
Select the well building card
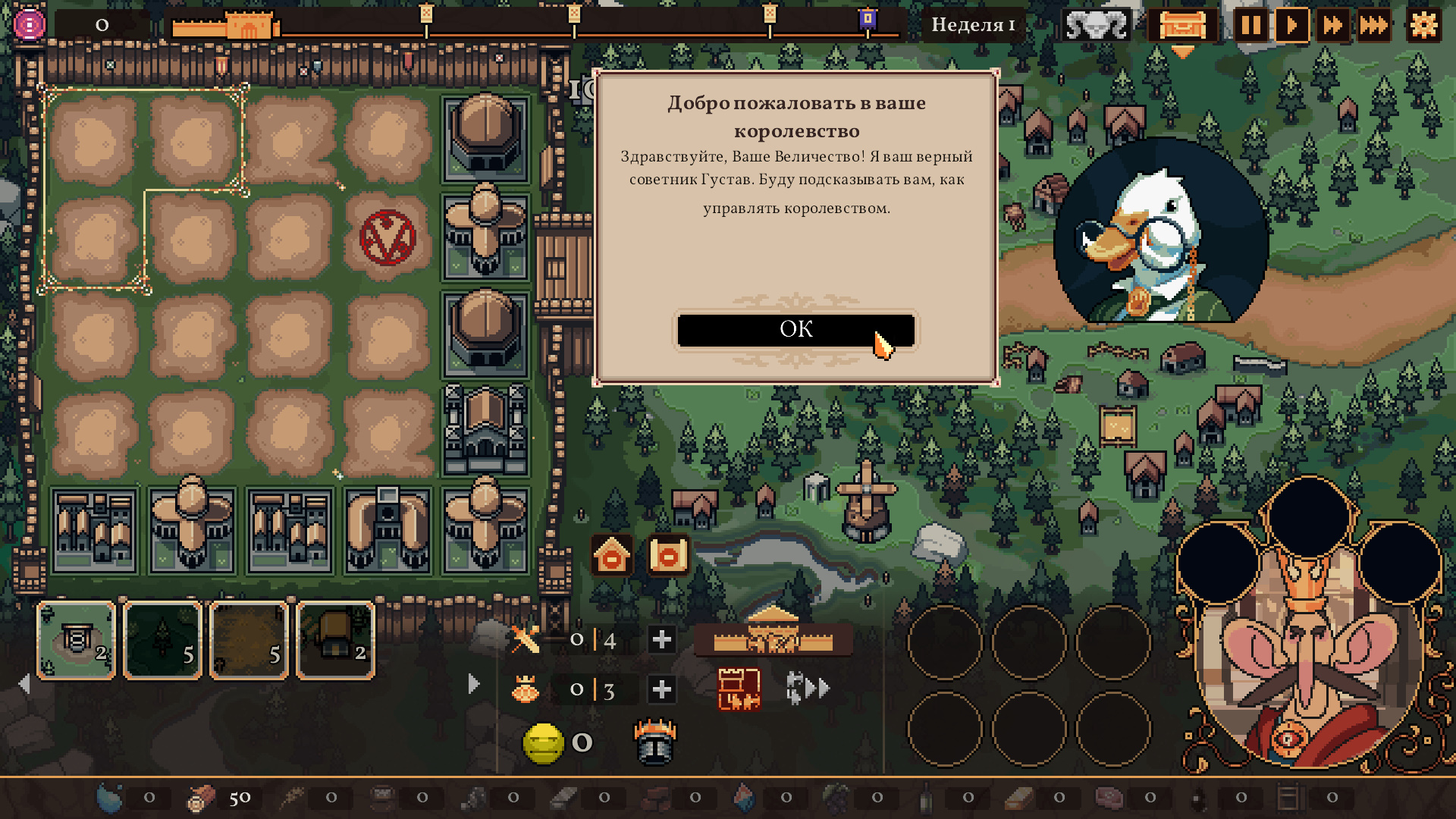point(77,640)
